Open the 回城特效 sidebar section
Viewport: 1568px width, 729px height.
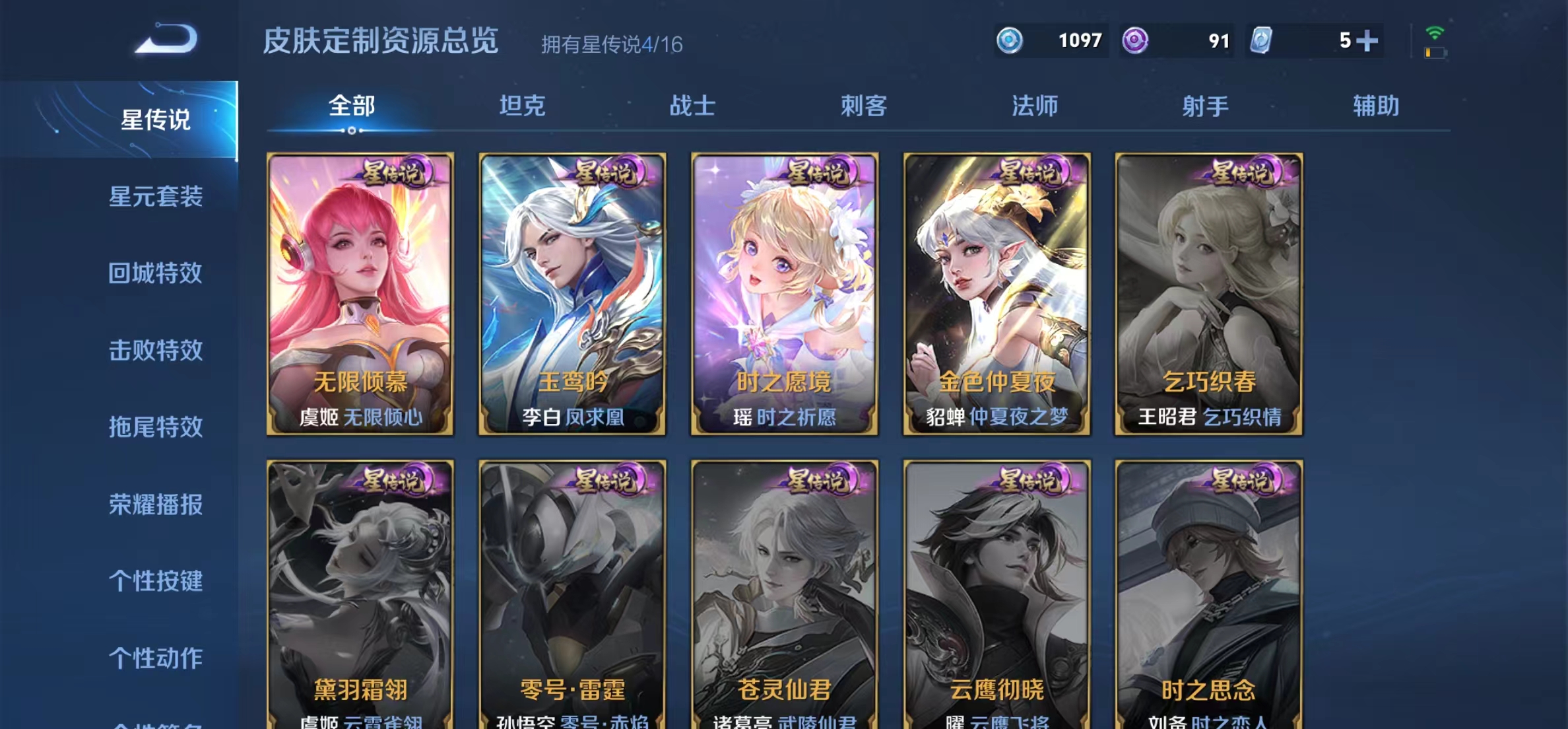(155, 273)
